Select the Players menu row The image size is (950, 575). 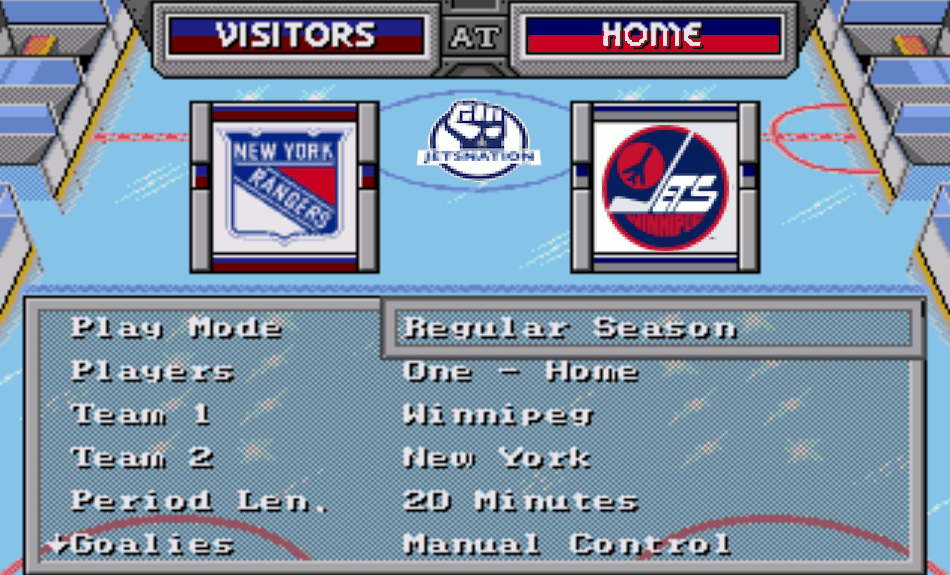tap(152, 371)
